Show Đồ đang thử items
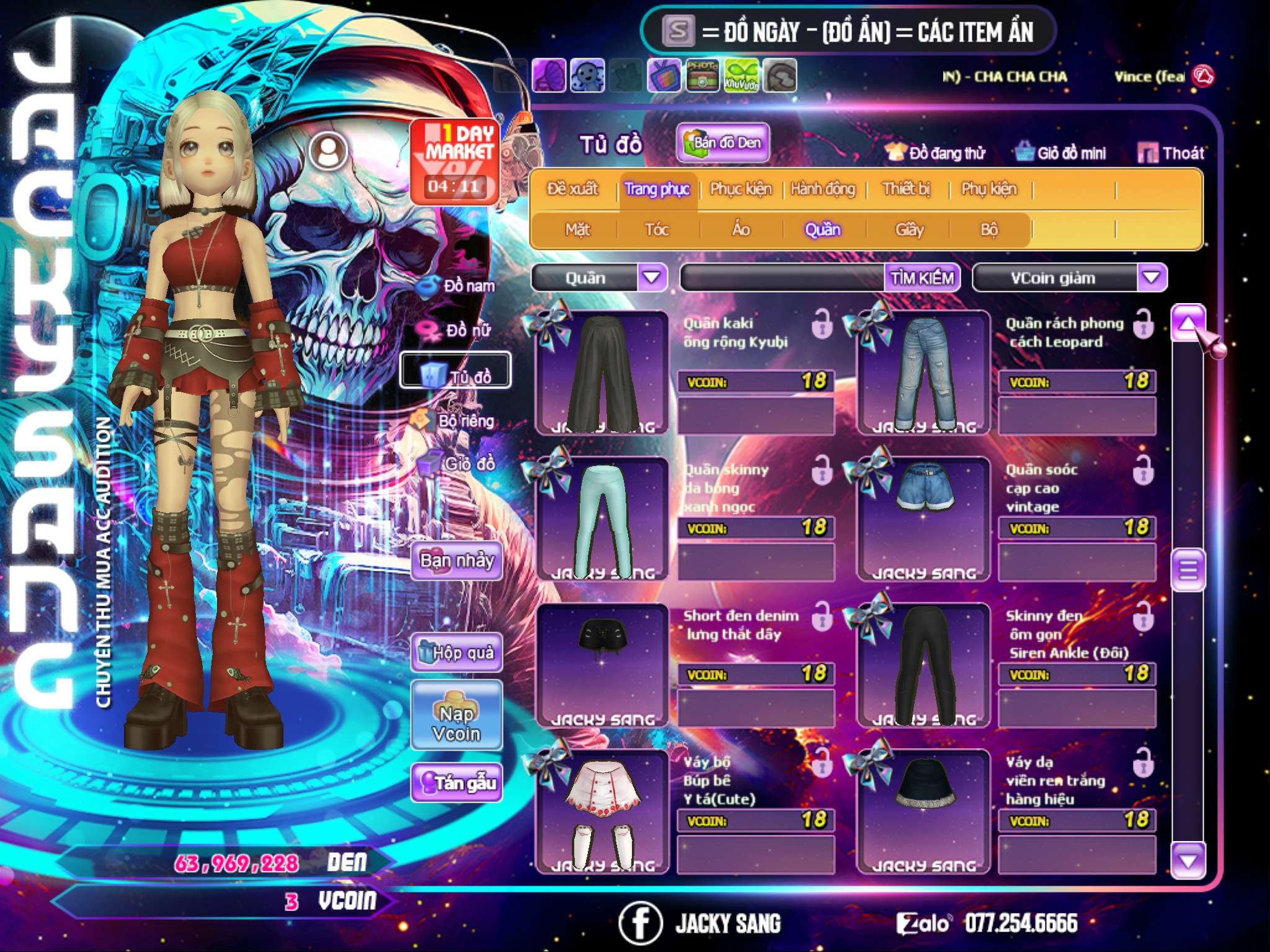Viewport: 1270px width, 952px height. tap(935, 152)
